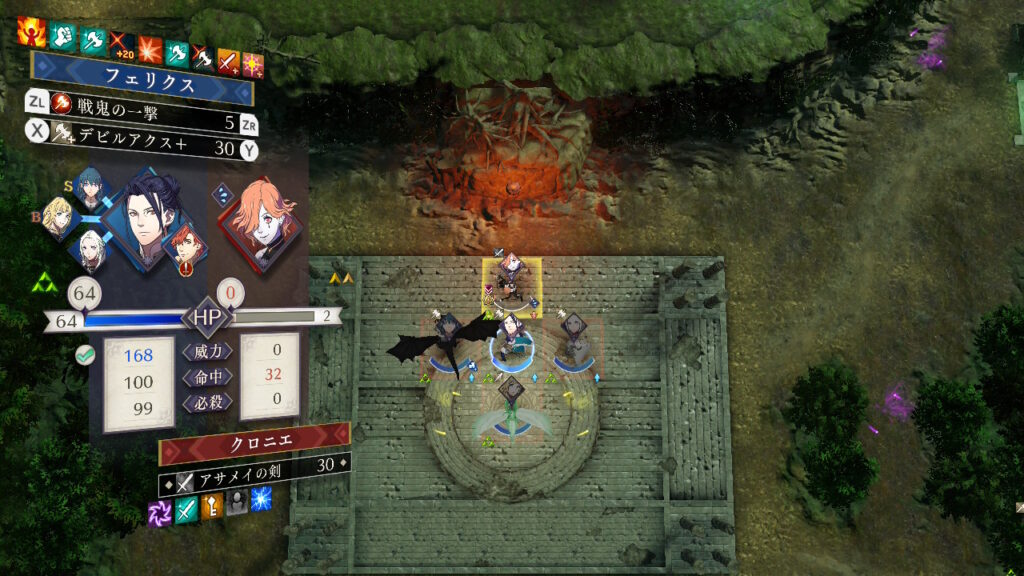Image resolution: width=1024 pixels, height=576 pixels.
Task: Inspect the orange starburst skill icon
Action: (x=151, y=49)
